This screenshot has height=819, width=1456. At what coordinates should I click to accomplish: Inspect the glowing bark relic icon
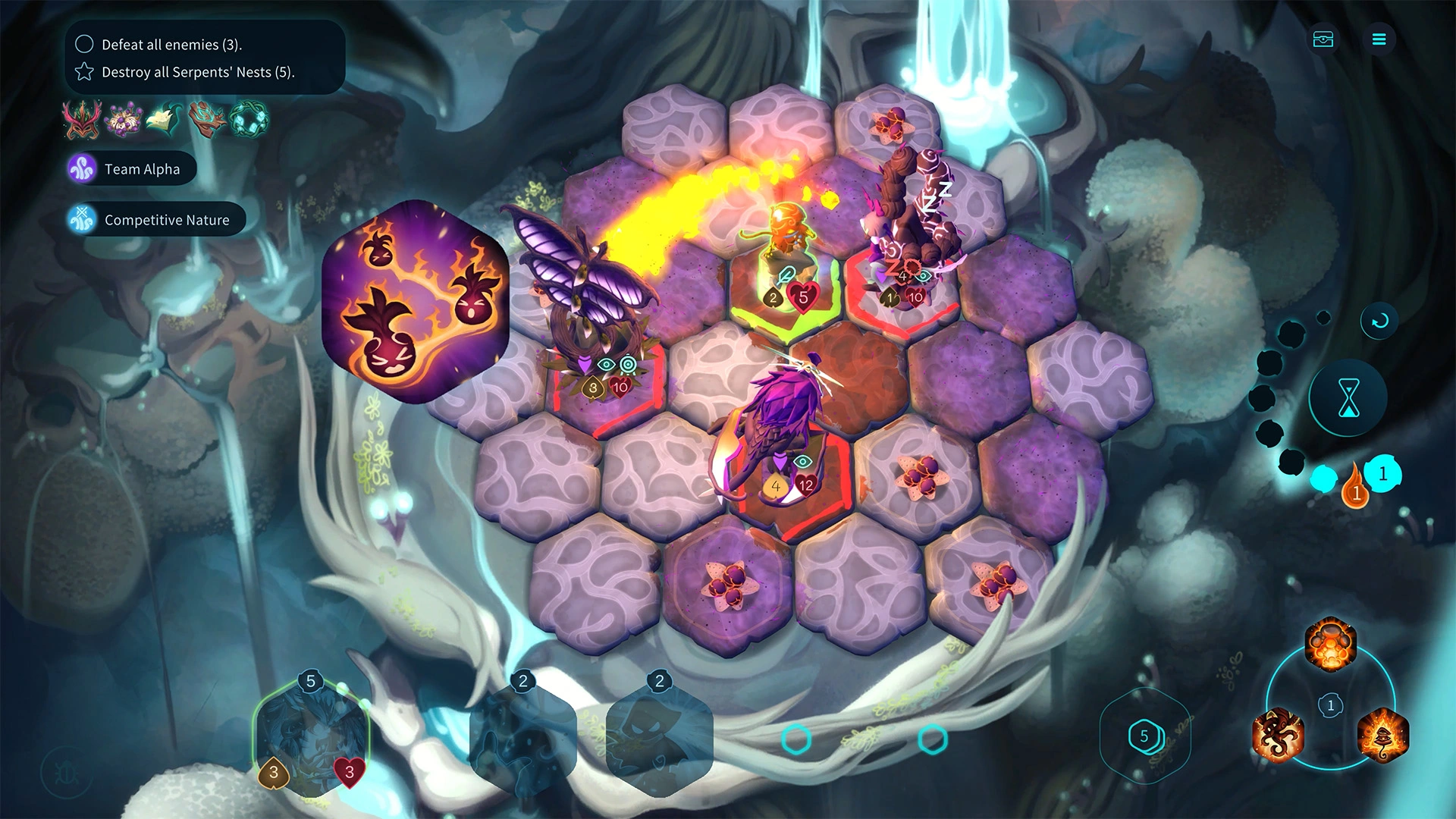206,120
